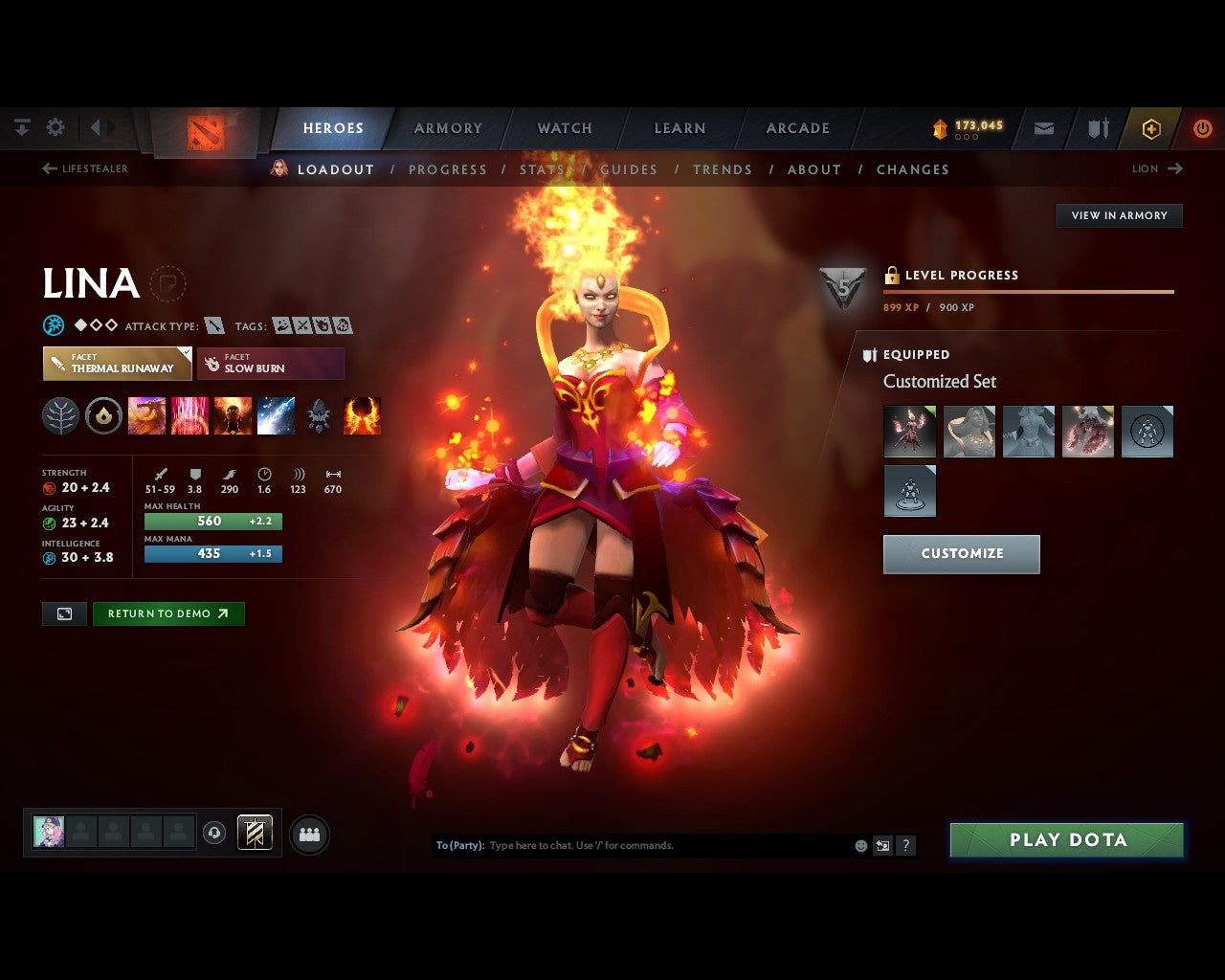The height and width of the screenshot is (980, 1225).
Task: Return to the hero demo
Action: point(168,613)
